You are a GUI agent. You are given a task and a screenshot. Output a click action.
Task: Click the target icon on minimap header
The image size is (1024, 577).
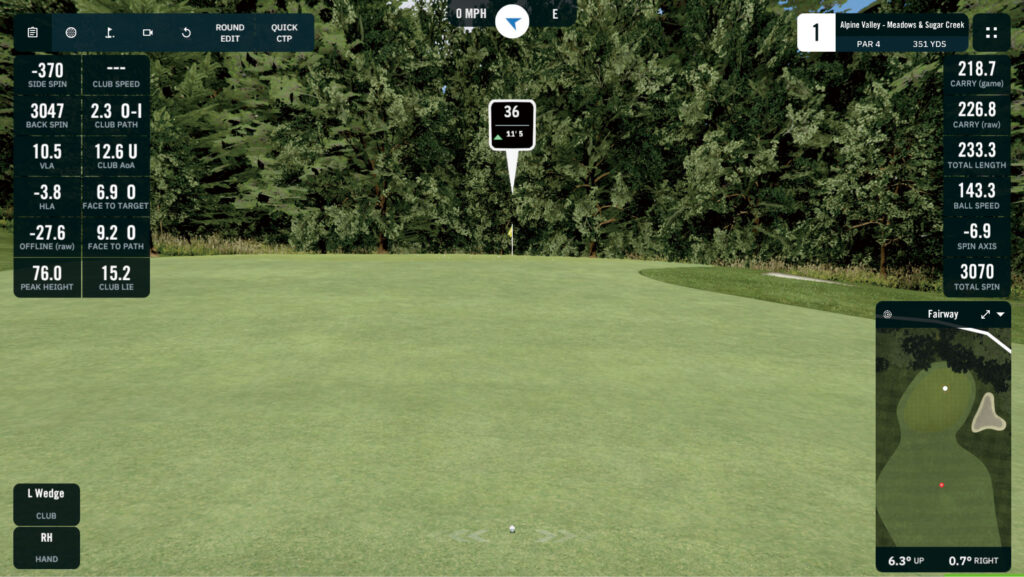(887, 314)
